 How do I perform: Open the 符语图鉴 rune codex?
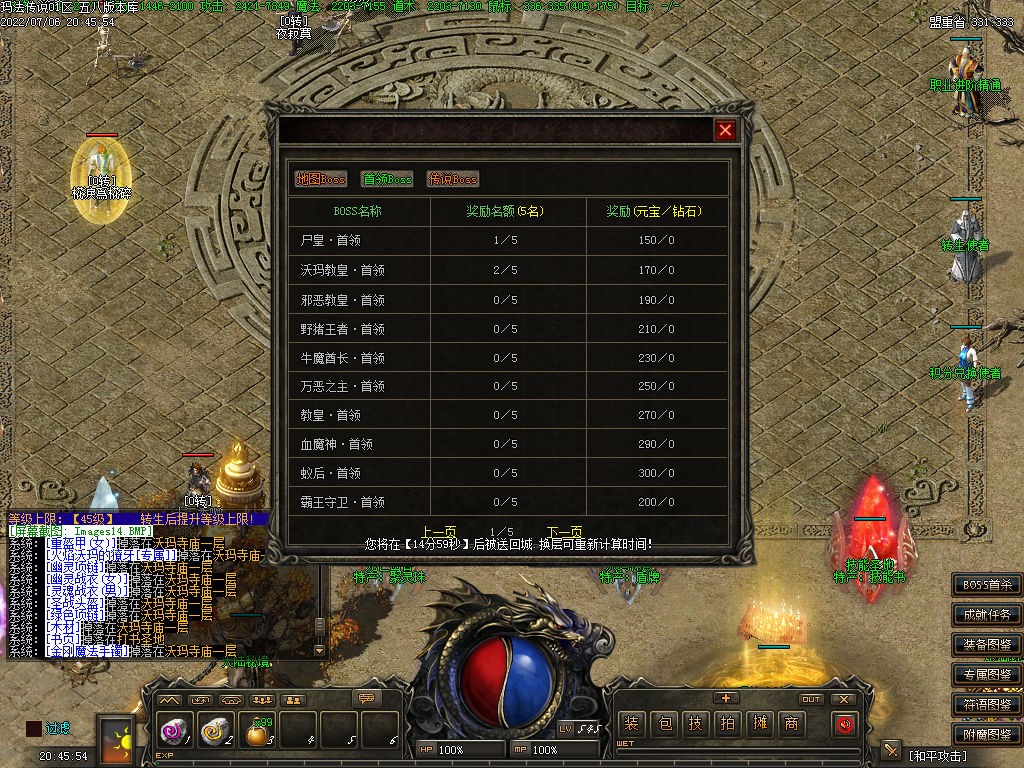(987, 704)
